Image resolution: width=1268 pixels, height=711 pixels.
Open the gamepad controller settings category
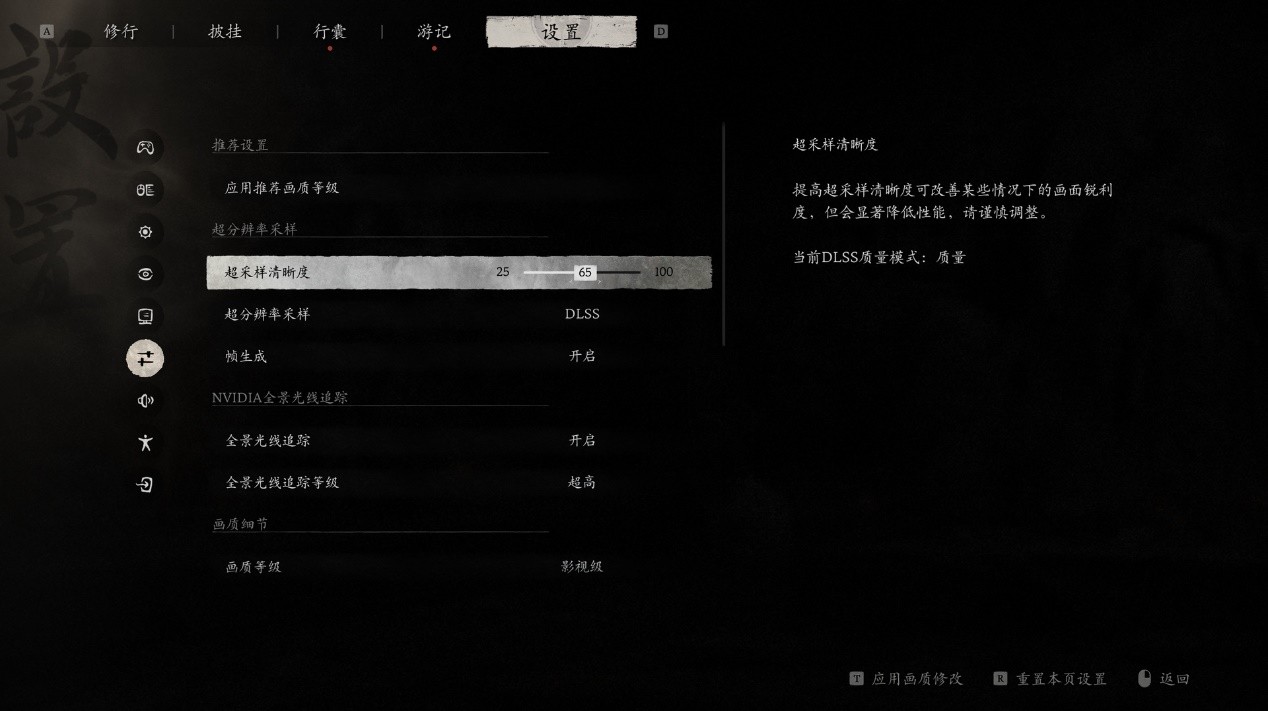145,148
